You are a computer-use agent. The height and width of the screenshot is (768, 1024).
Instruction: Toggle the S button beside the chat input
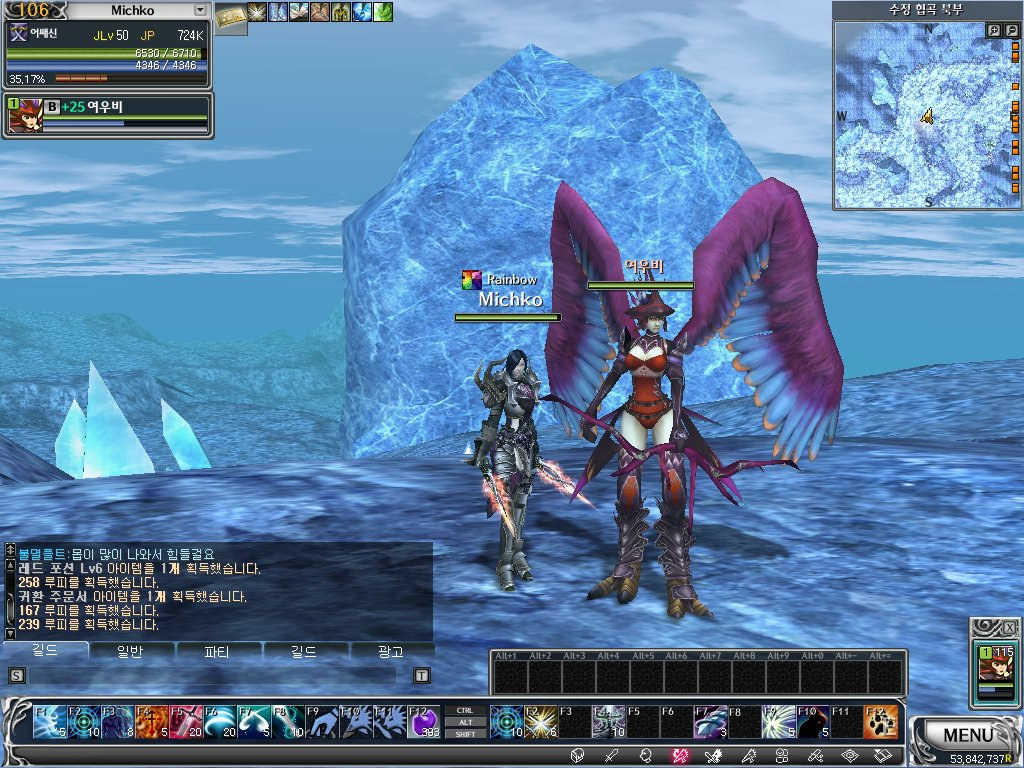(x=16, y=675)
